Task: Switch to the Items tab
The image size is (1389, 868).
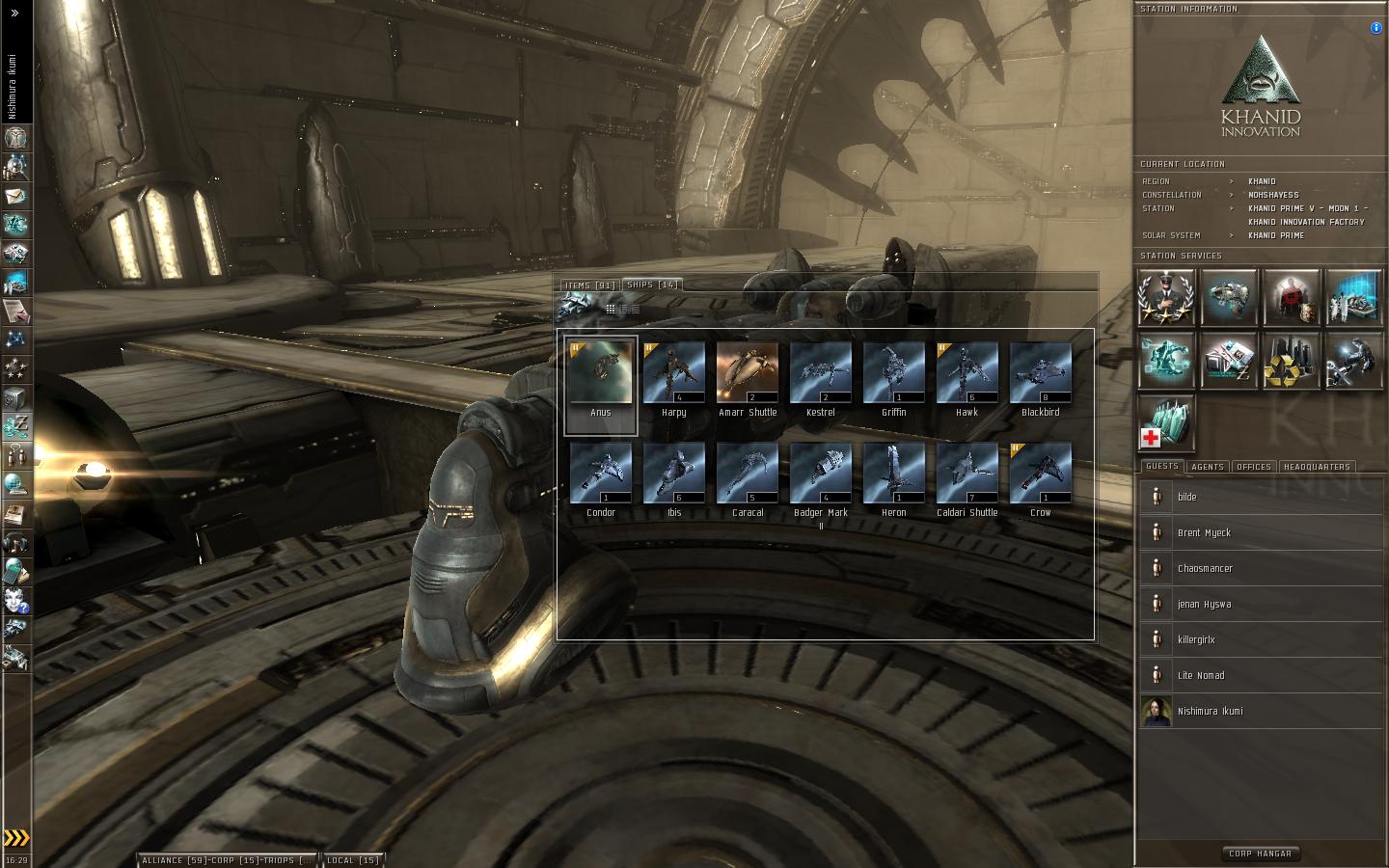Action: (590, 285)
